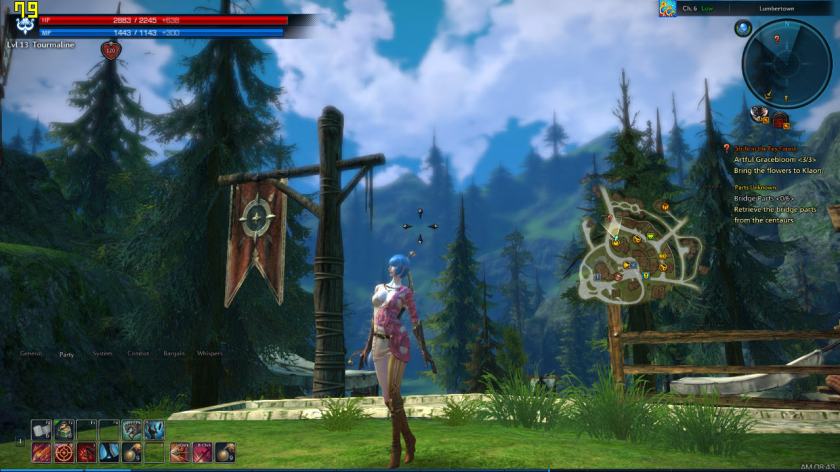This screenshot has width=840, height=472.
Task: Activate the blue ice shard skill
Action: pyautogui.click(x=109, y=452)
